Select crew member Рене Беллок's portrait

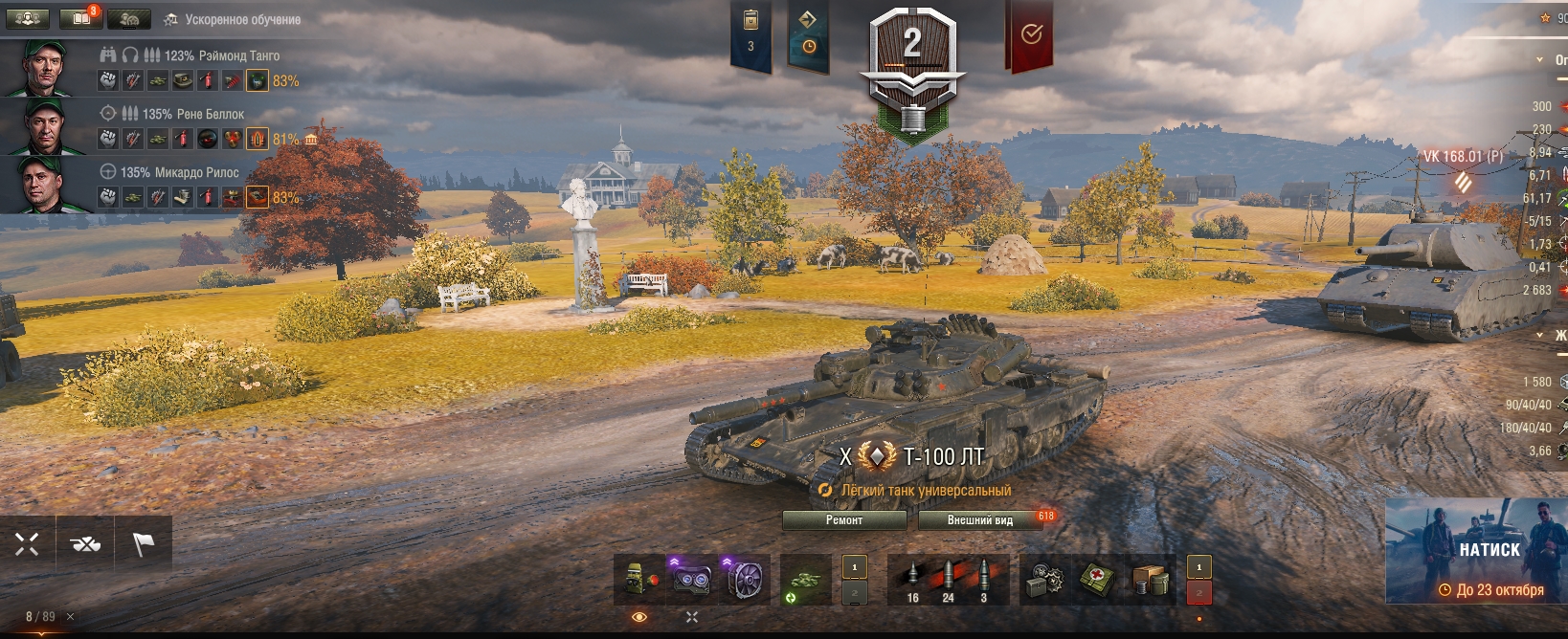click(43, 125)
